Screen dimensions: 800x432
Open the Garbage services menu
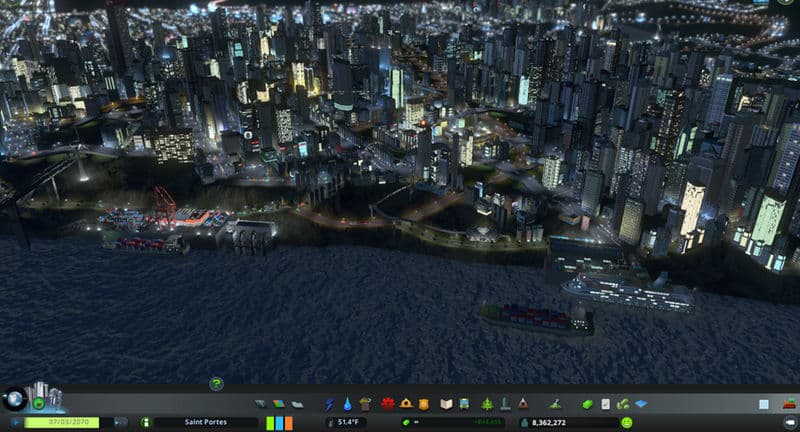click(366, 404)
